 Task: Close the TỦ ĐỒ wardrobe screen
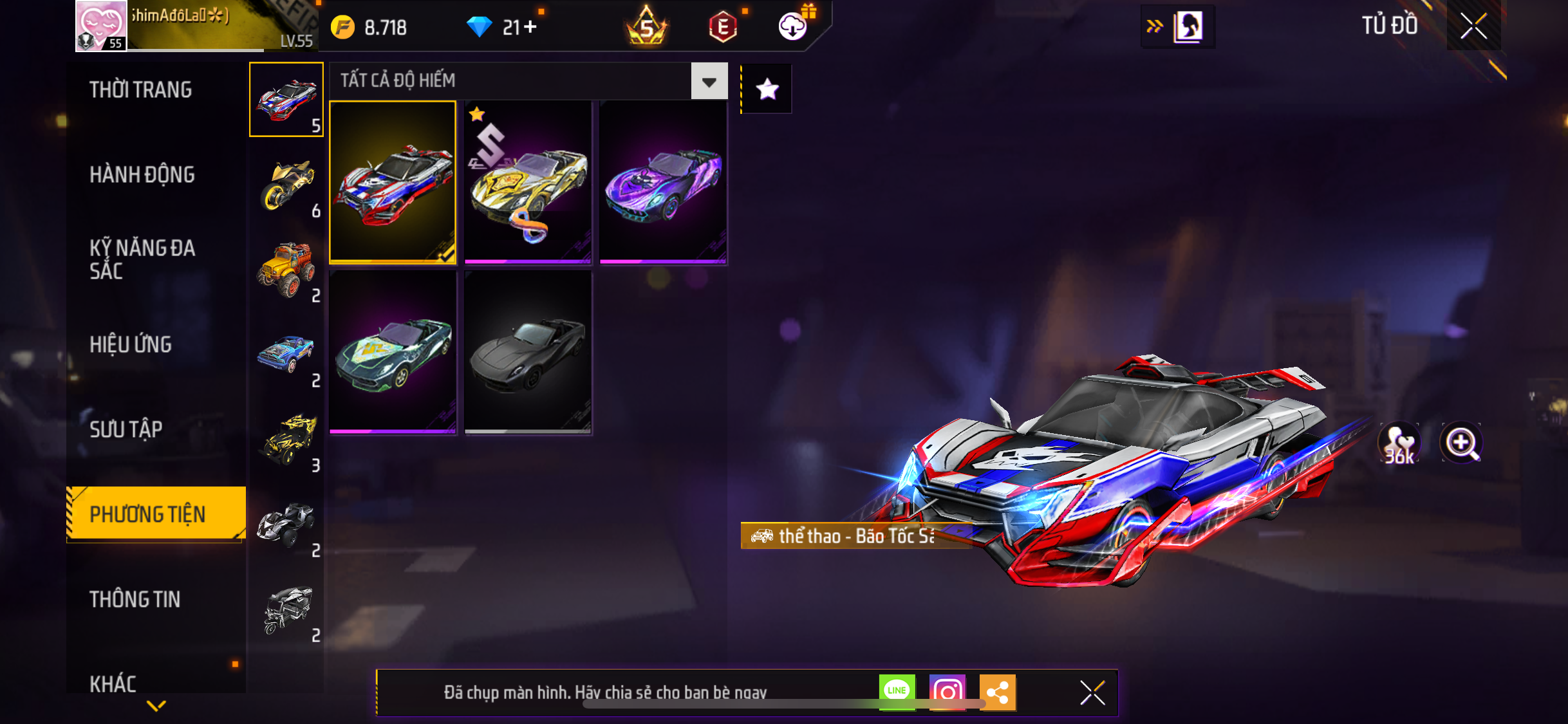pyautogui.click(x=1473, y=26)
